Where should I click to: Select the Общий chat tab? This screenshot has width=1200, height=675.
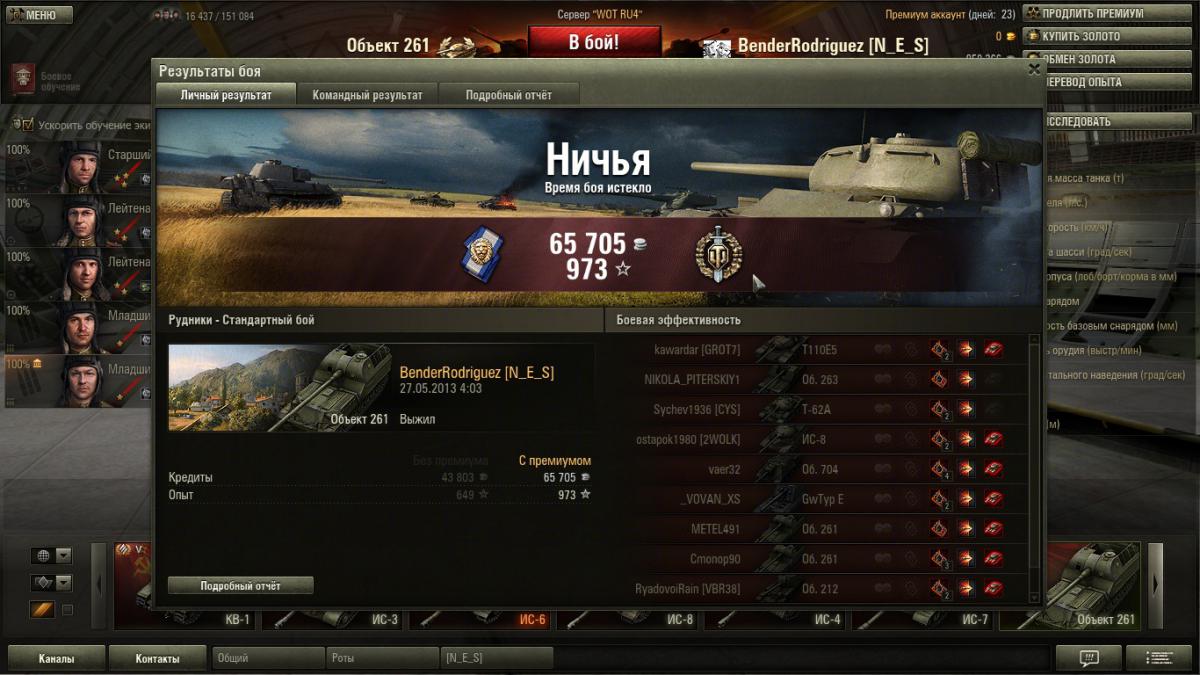(268, 658)
